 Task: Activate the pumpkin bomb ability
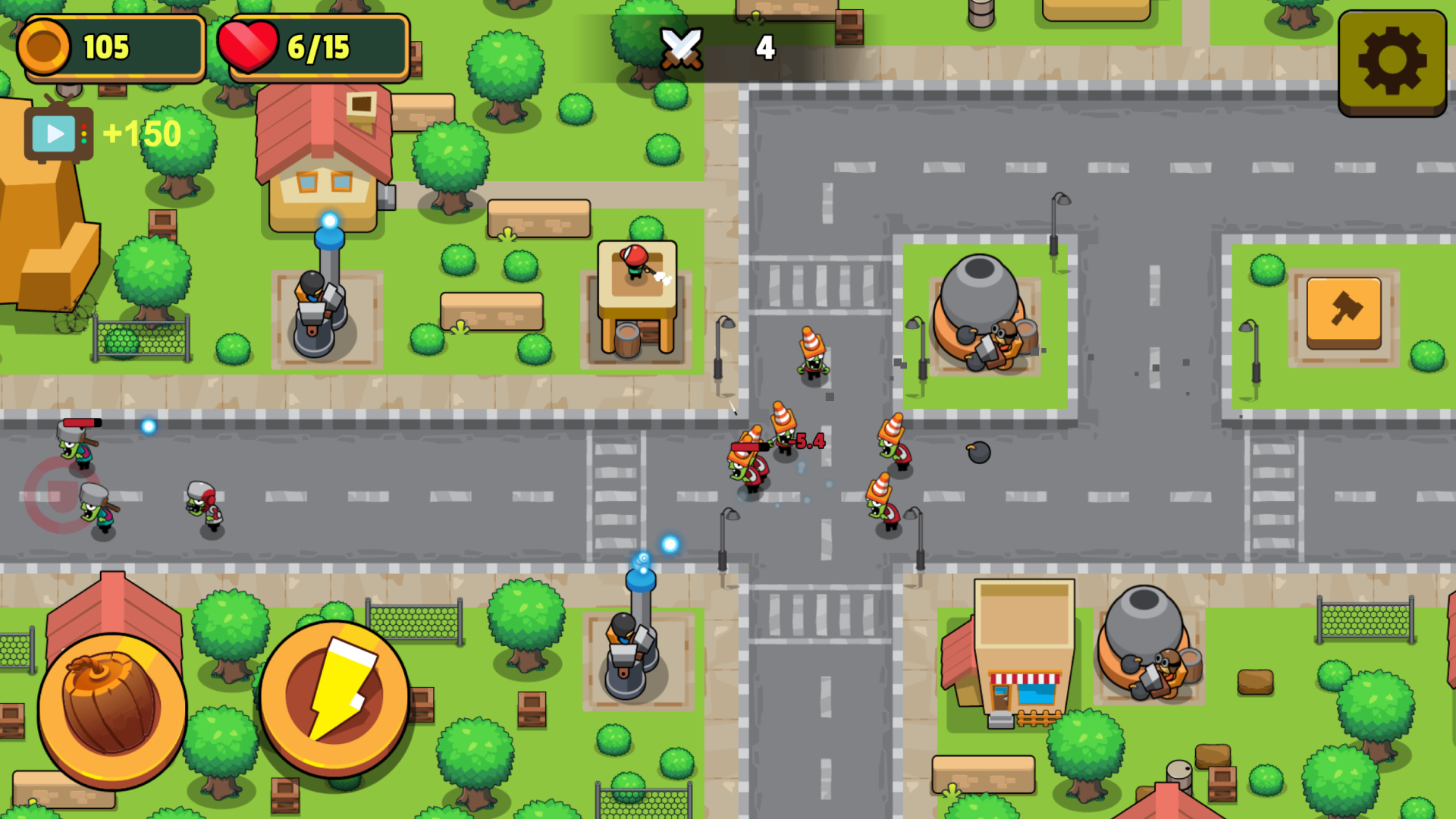coord(112,705)
